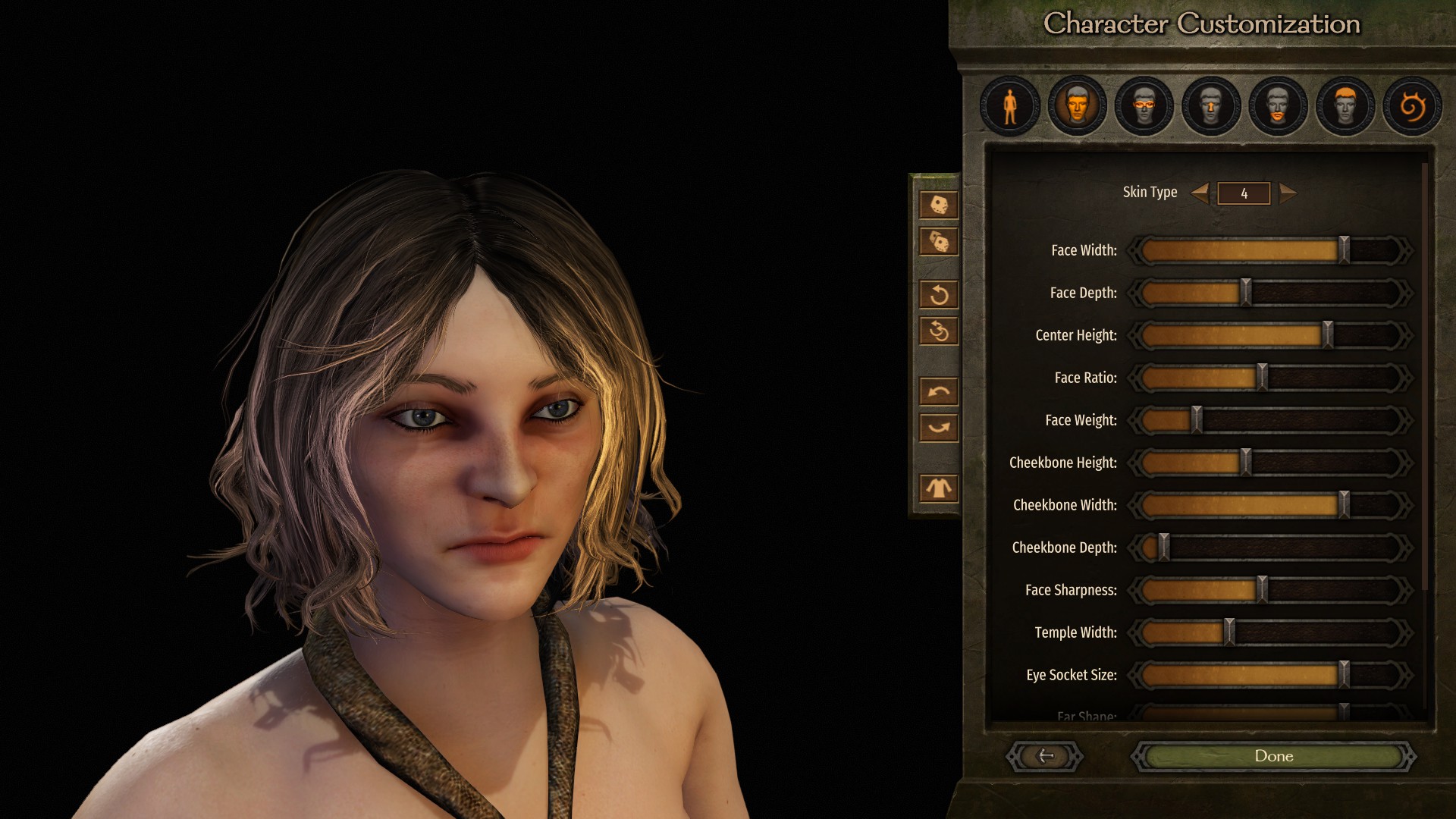Click the two-dice randomize button

[939, 242]
